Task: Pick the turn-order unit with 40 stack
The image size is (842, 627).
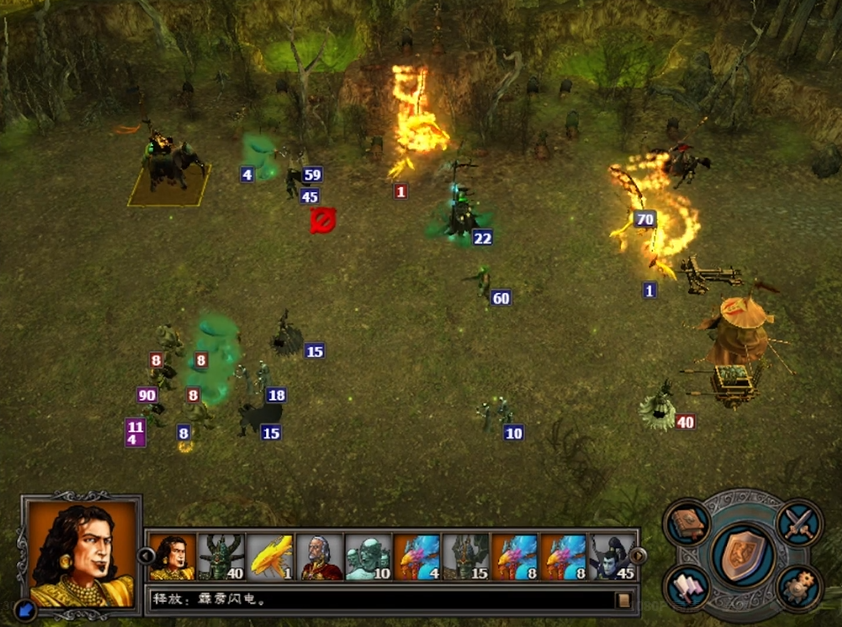Action: click(221, 557)
